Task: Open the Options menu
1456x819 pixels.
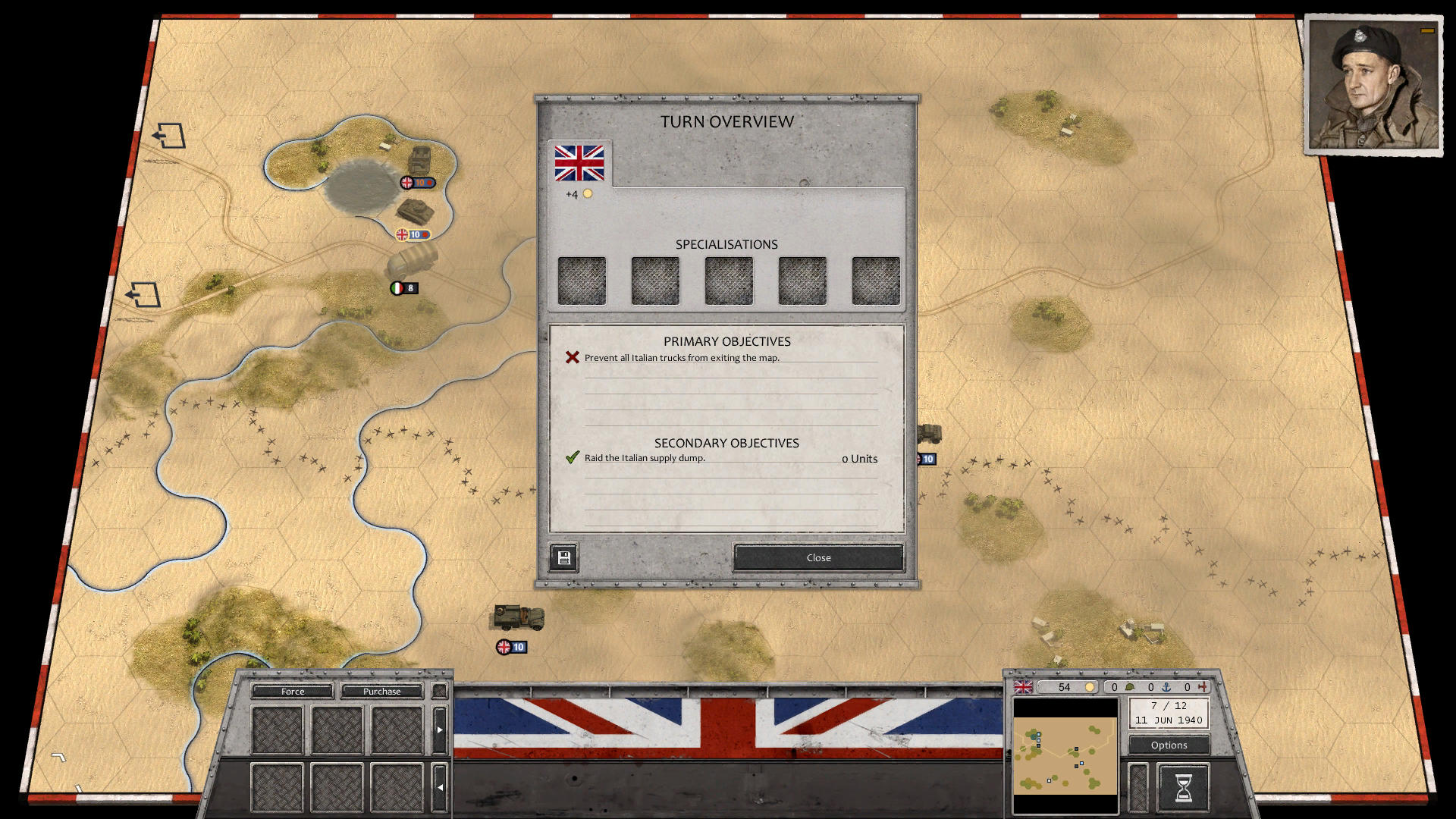Action: pyautogui.click(x=1168, y=745)
